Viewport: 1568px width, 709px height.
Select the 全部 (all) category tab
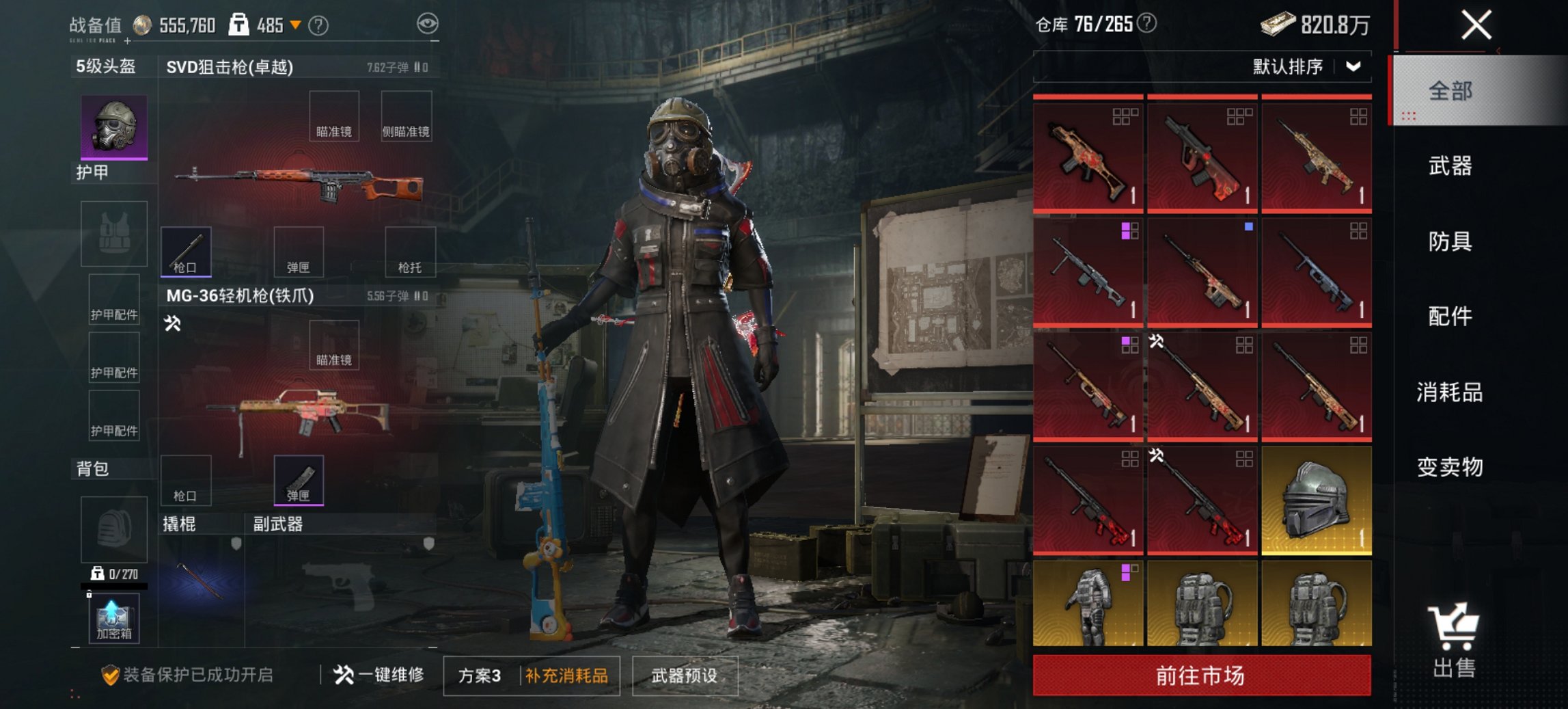[1450, 91]
